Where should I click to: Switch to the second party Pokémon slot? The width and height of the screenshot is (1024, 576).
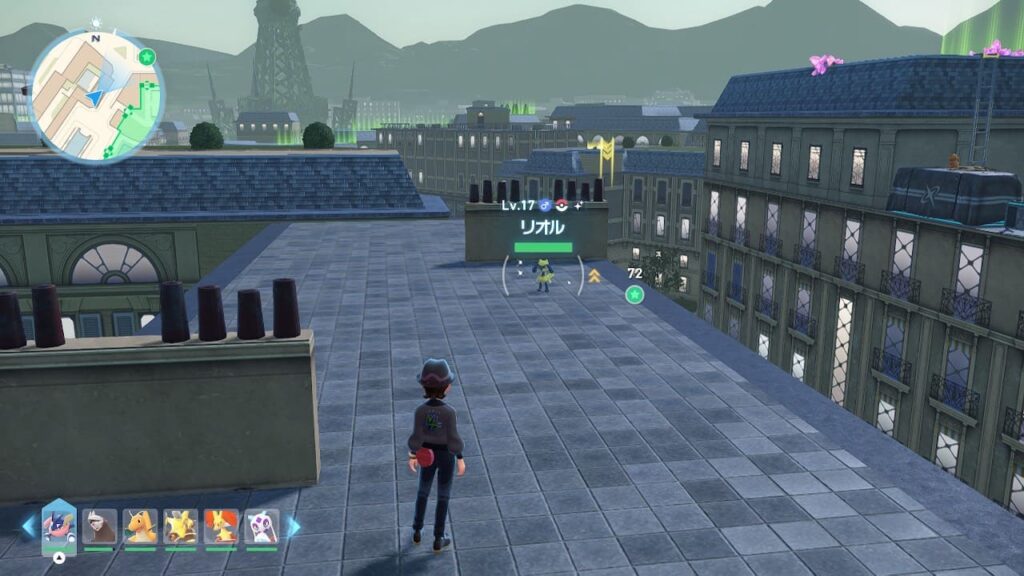pyautogui.click(x=99, y=526)
